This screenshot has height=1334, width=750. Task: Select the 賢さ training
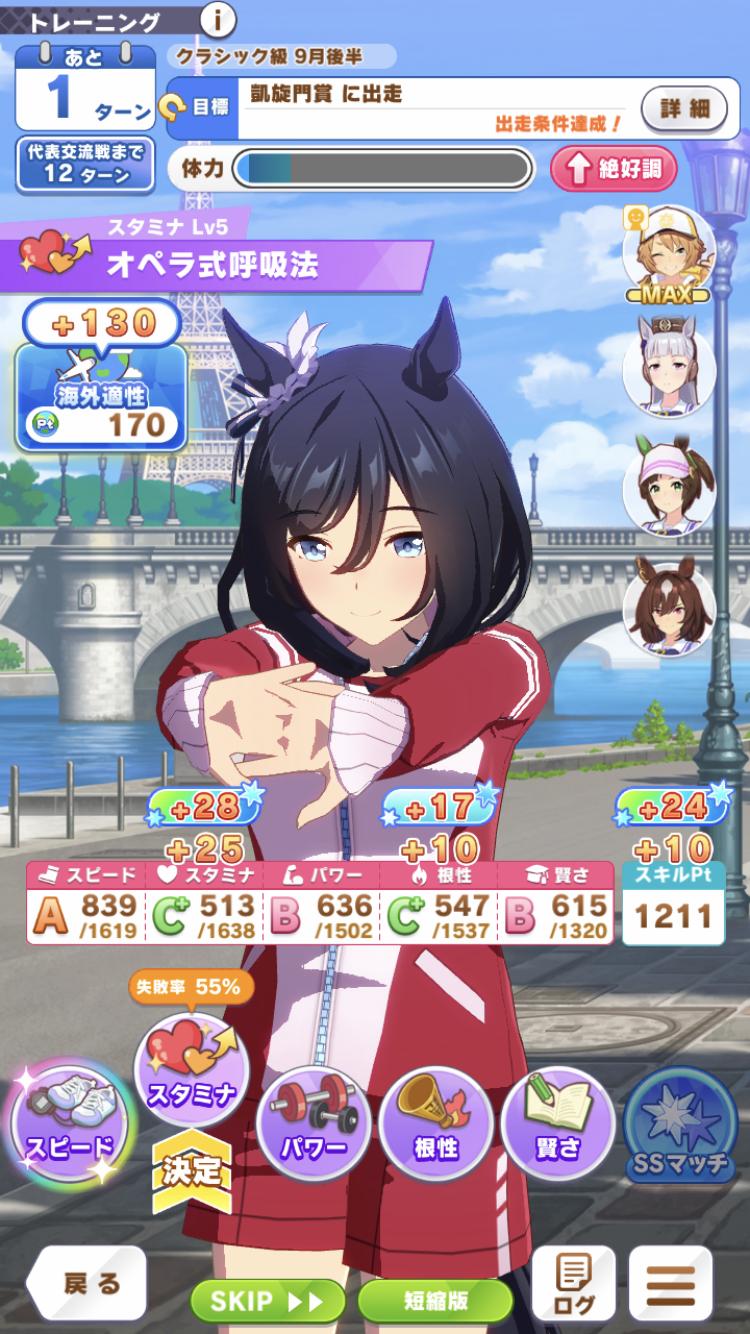pyautogui.click(x=558, y=1122)
